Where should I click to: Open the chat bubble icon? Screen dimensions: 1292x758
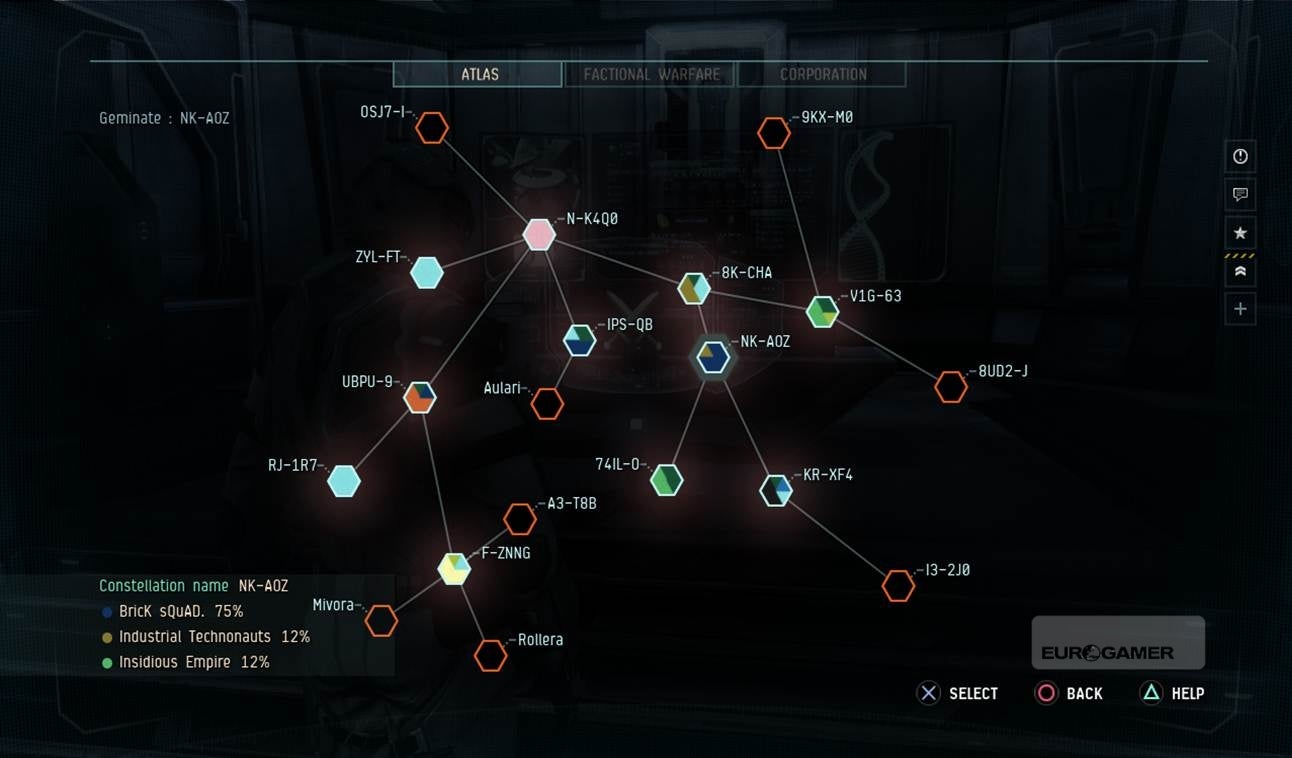point(1240,194)
